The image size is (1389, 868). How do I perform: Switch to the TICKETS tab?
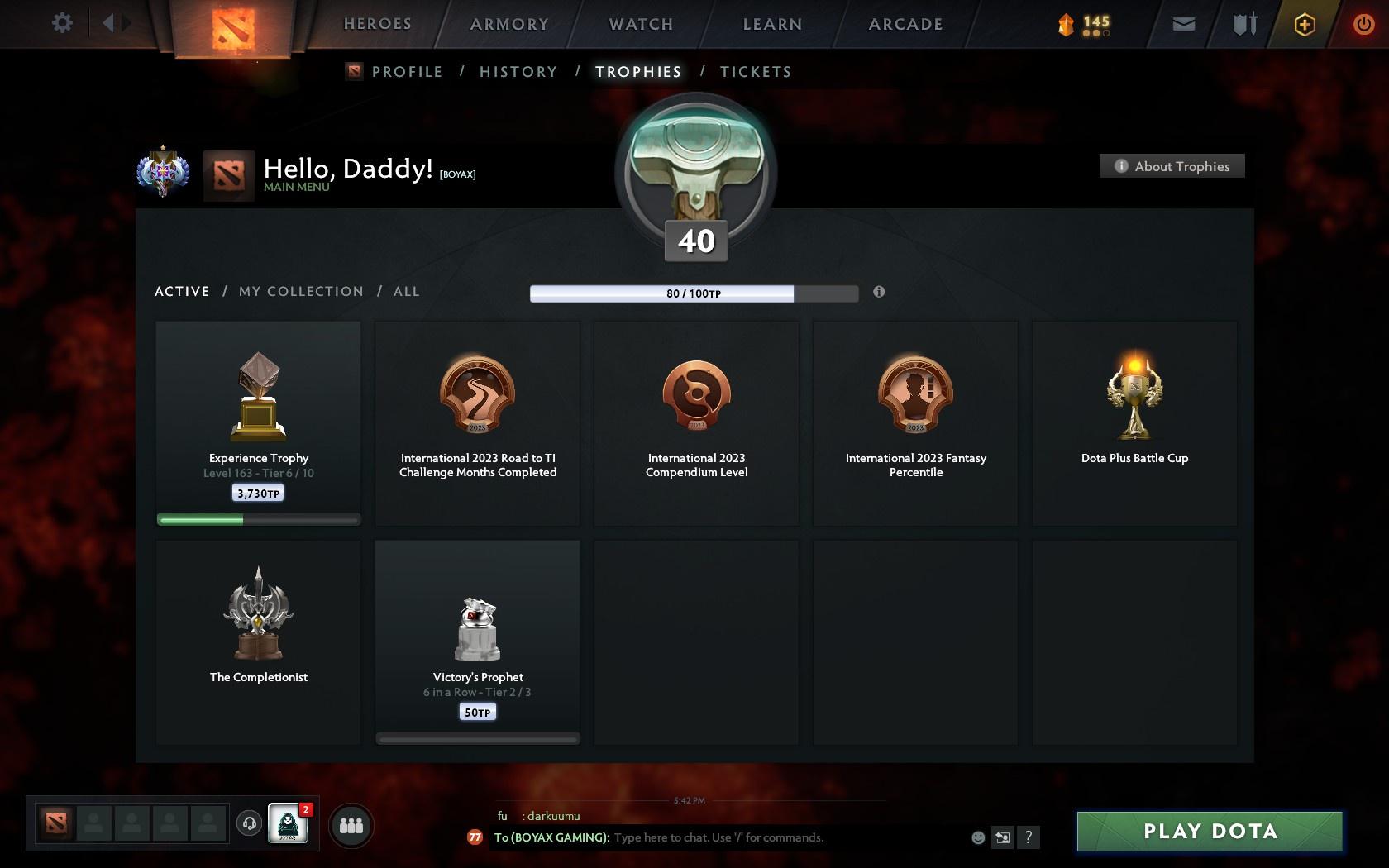point(755,71)
